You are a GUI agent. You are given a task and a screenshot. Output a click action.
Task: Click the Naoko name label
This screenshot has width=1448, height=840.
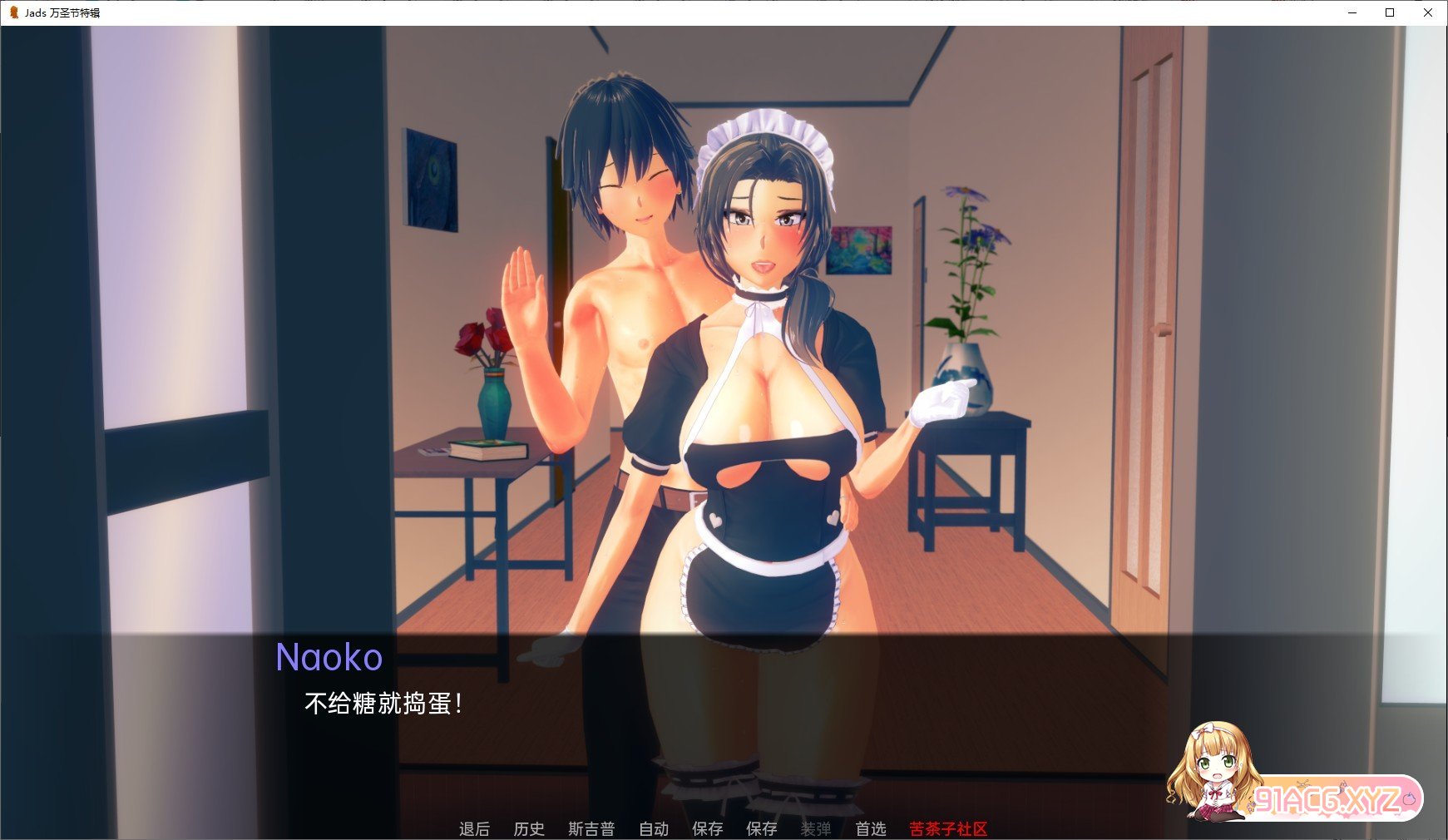coord(329,657)
